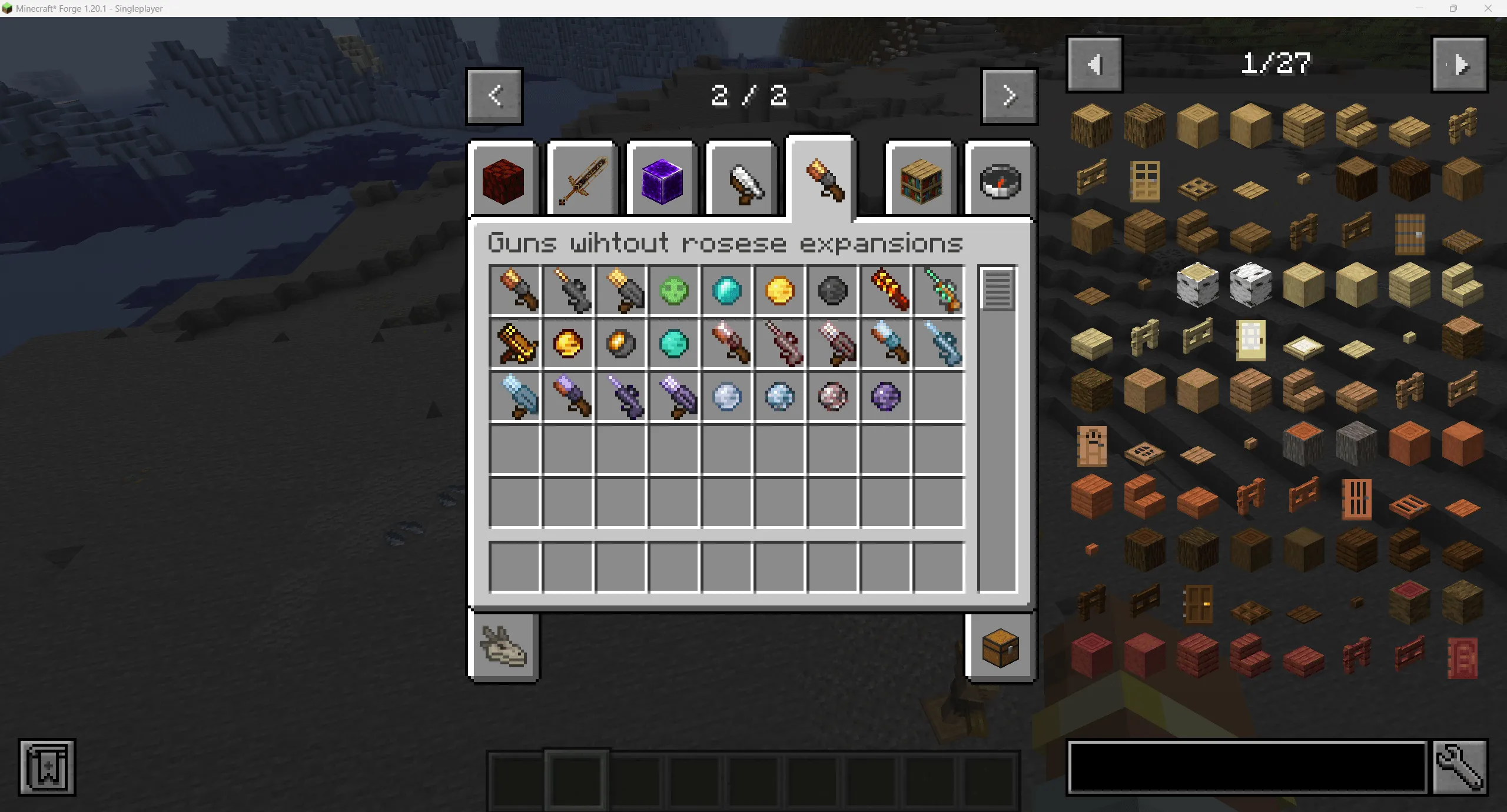Select the icy blue rifle item
Screen dimensions: 1507x812
pyautogui.click(x=940, y=344)
